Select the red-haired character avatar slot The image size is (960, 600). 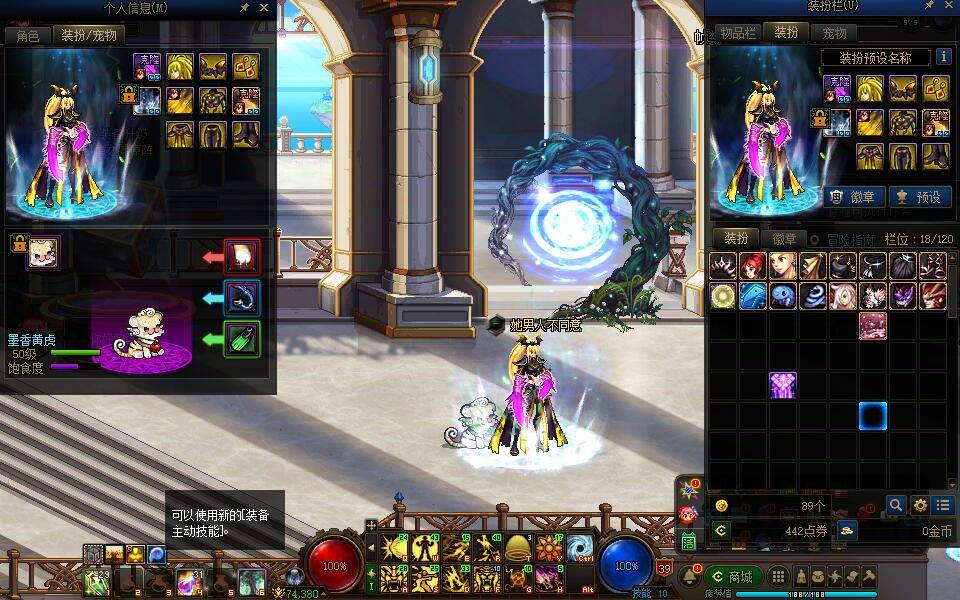[753, 266]
